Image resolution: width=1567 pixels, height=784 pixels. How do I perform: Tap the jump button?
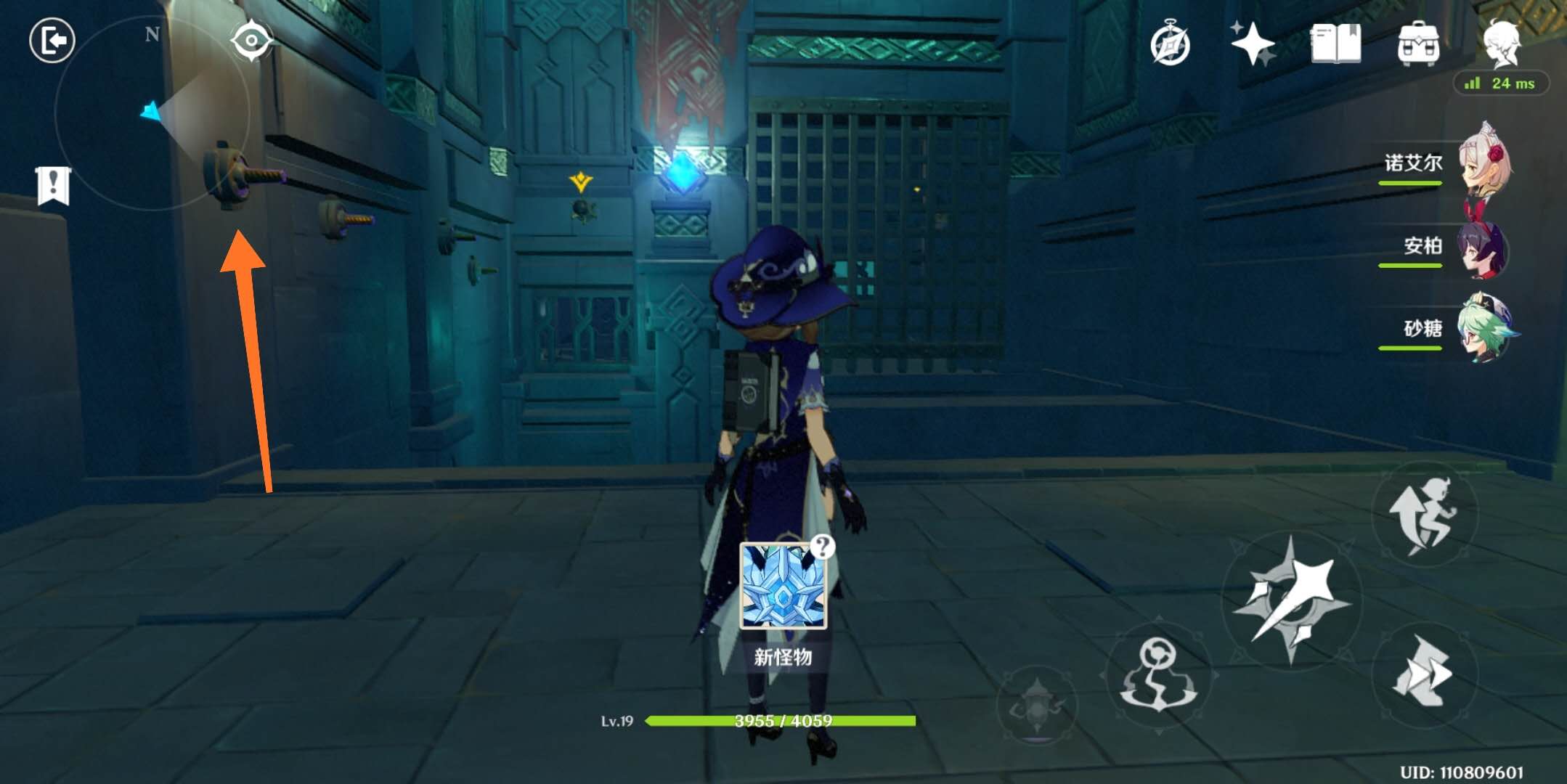click(x=1424, y=514)
